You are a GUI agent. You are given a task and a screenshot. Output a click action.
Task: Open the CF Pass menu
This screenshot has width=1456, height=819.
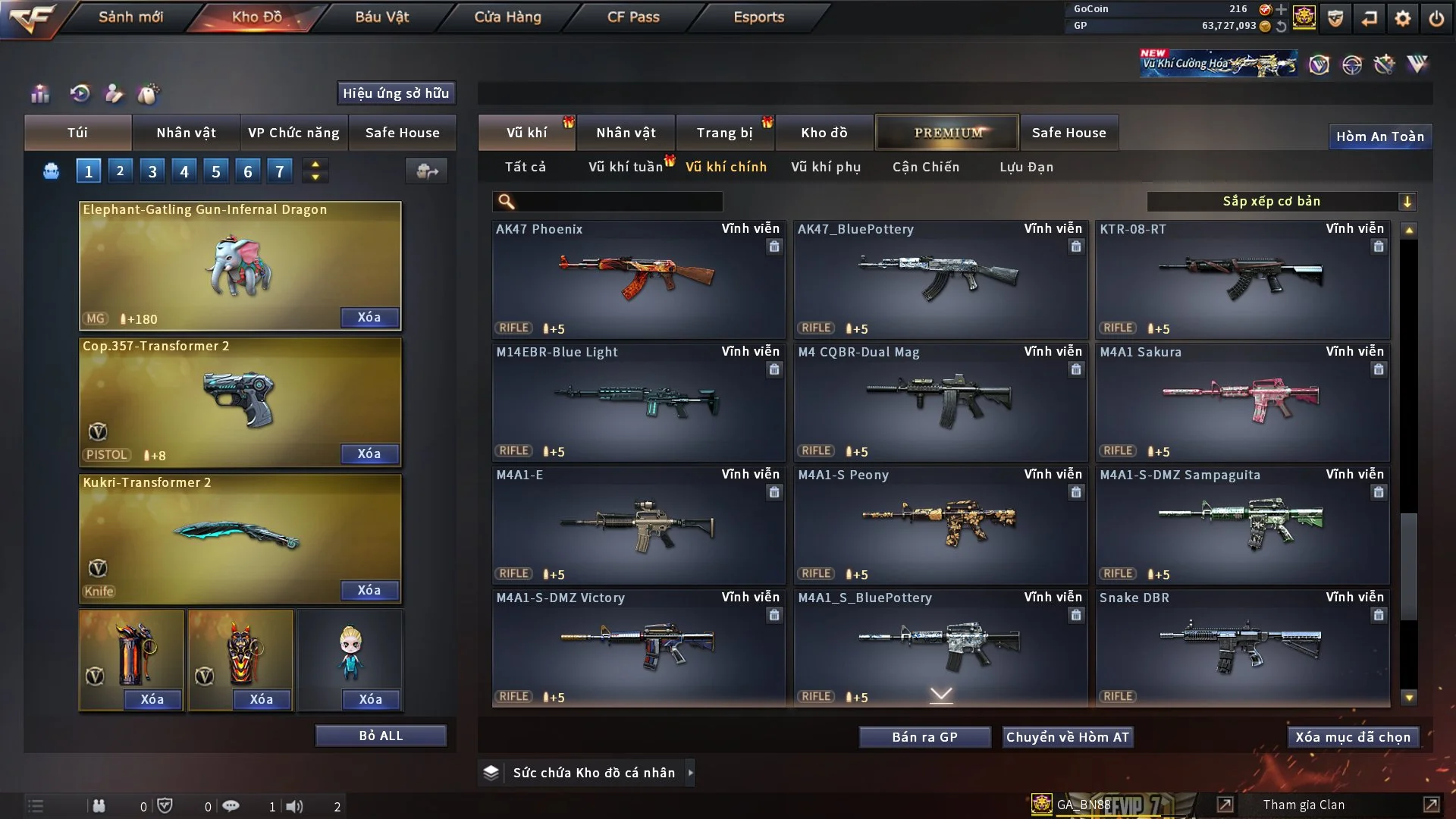pos(633,17)
